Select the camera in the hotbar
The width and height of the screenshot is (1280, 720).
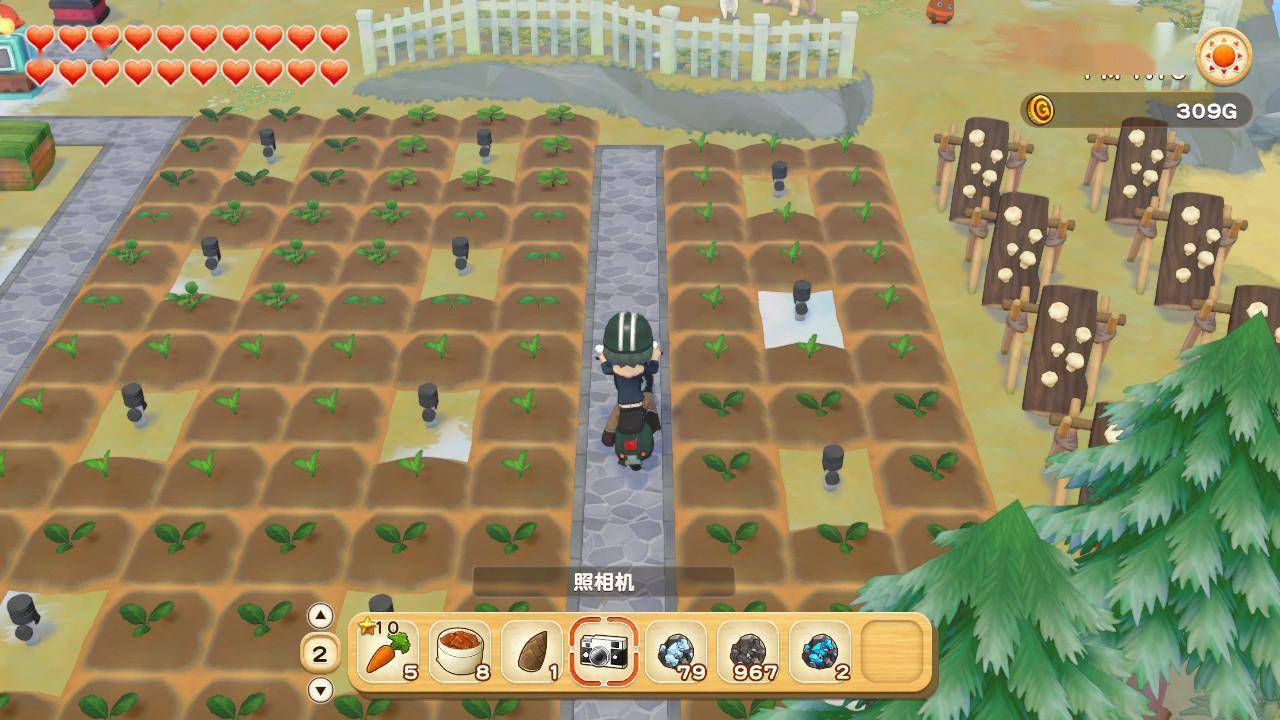[603, 652]
